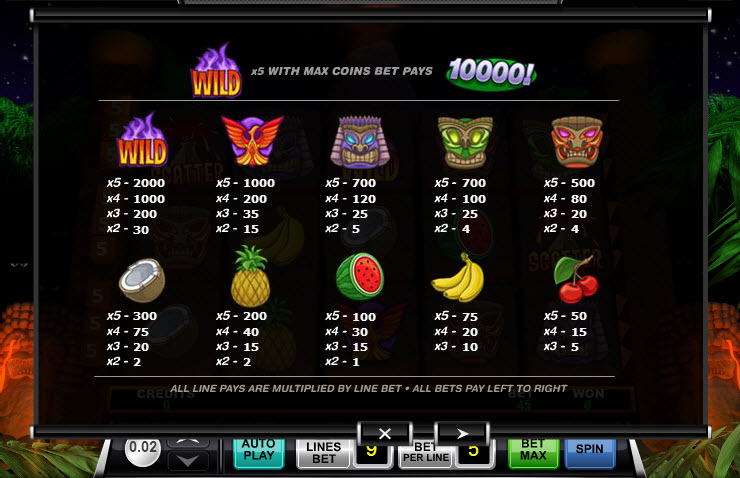The height and width of the screenshot is (478, 740).
Task: Activate the Auto Play button
Action: coord(259,453)
